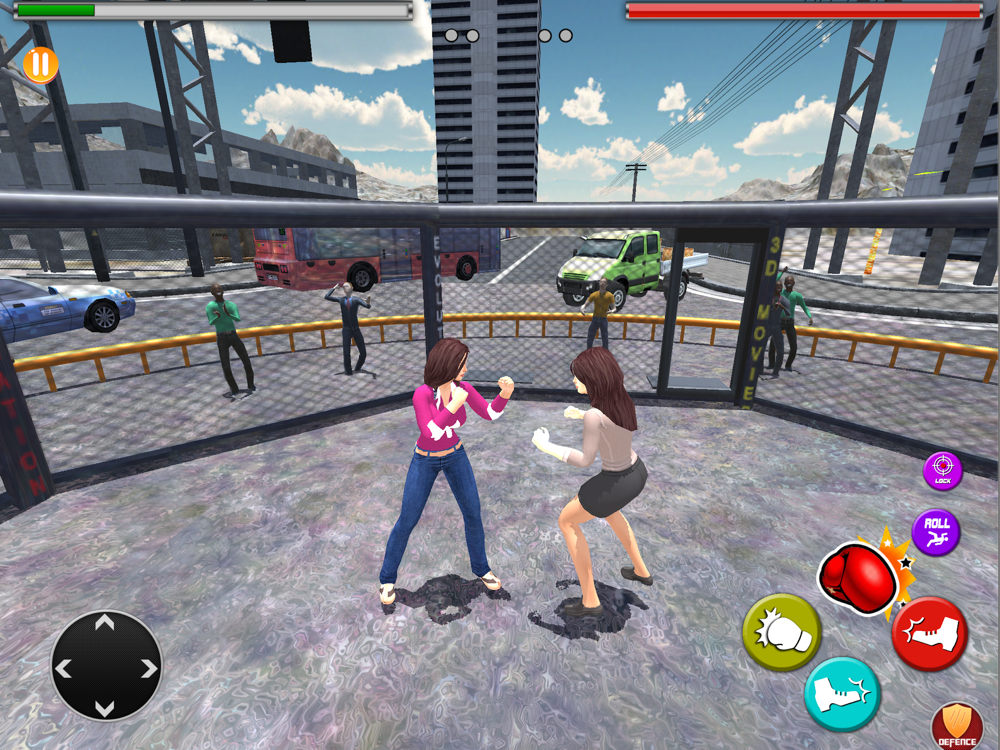
Task: Tap the purple Lock target button
Action: pos(942,471)
